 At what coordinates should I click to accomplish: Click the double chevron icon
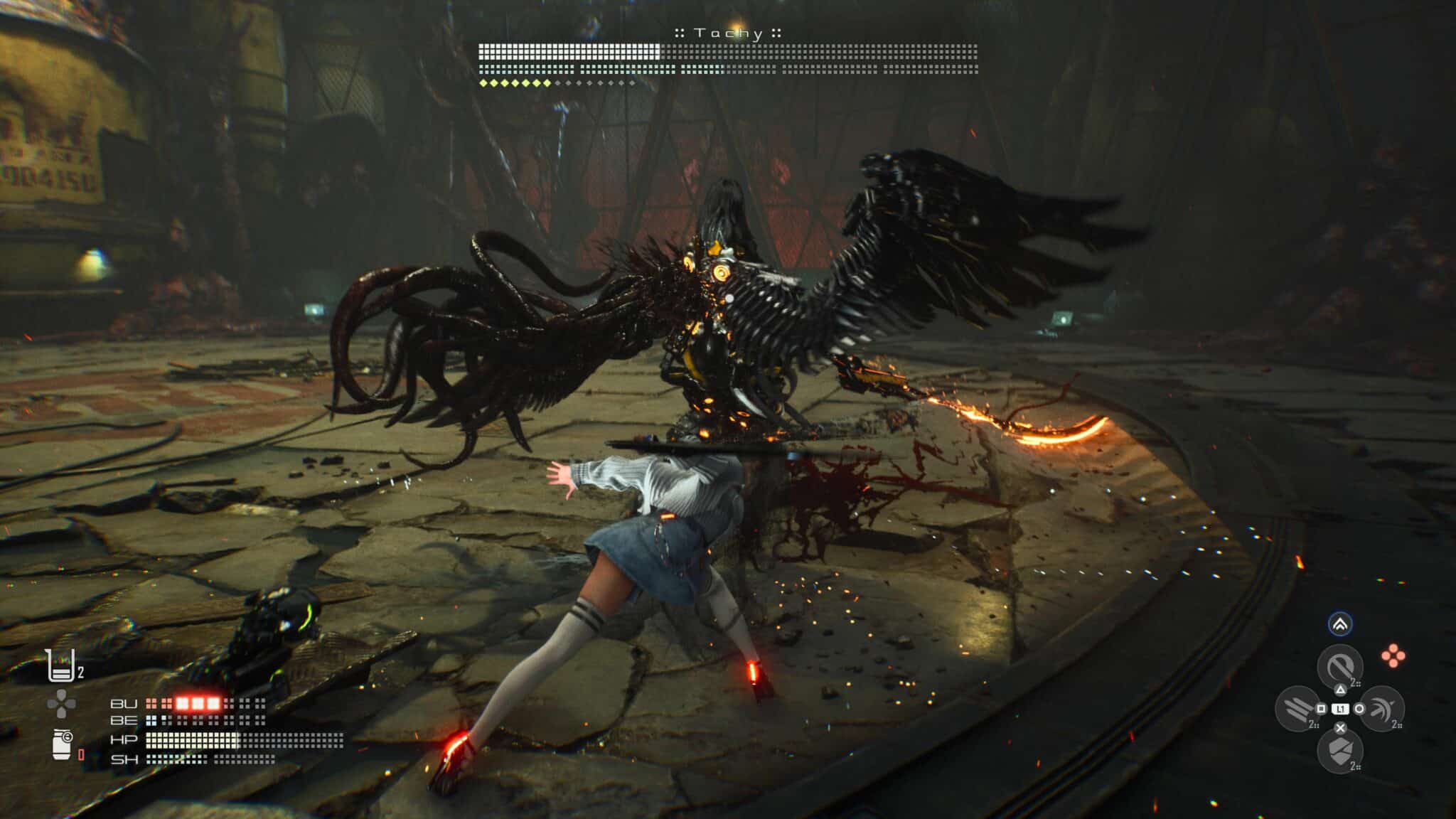tap(1340, 625)
